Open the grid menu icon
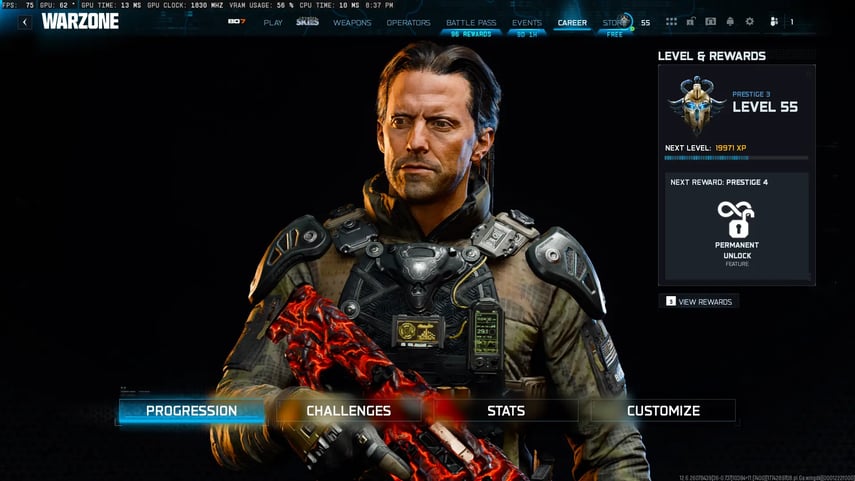Viewport: 855px width, 481px height. [671, 22]
